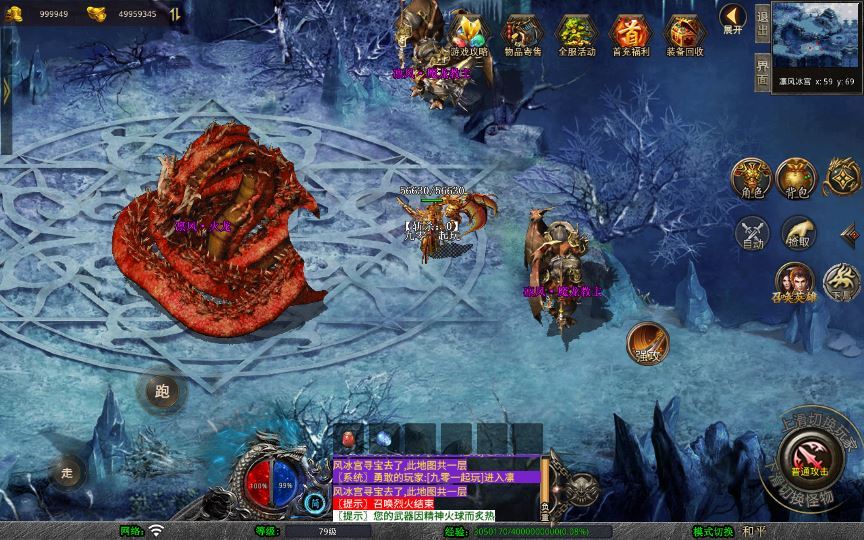Switch to 跑 run mode
Viewport: 864px width, 540px height.
point(162,392)
